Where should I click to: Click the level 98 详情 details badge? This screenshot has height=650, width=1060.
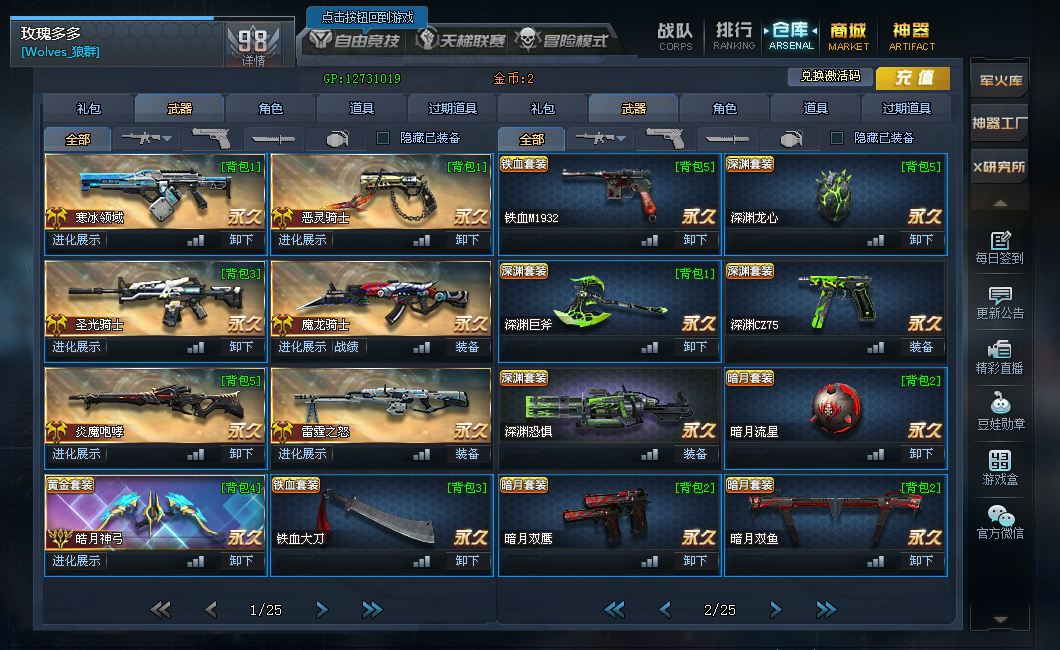(253, 46)
